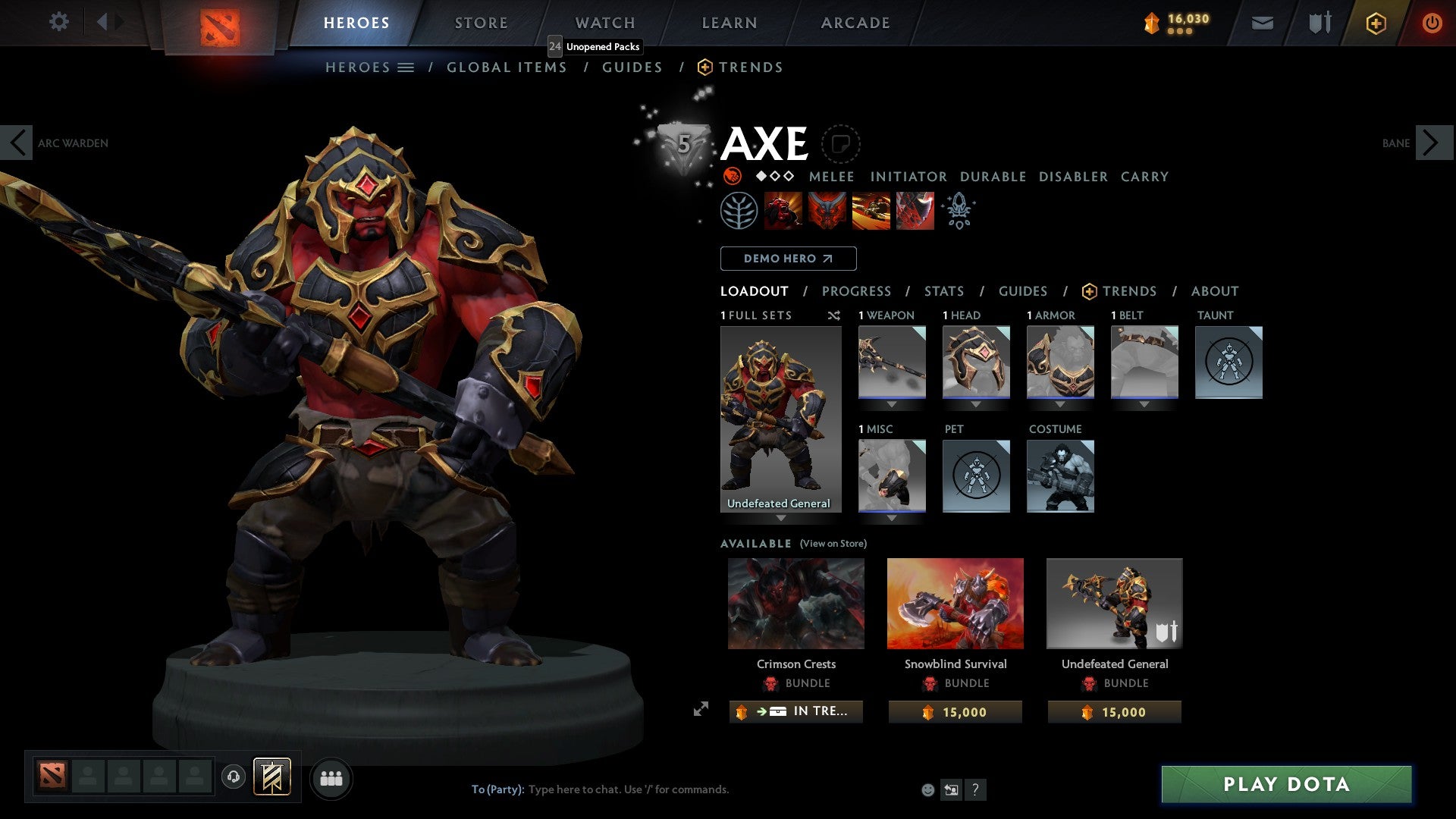Image resolution: width=1456 pixels, height=819 pixels.
Task: Toggle shuffle for equipped full sets
Action: (833, 315)
